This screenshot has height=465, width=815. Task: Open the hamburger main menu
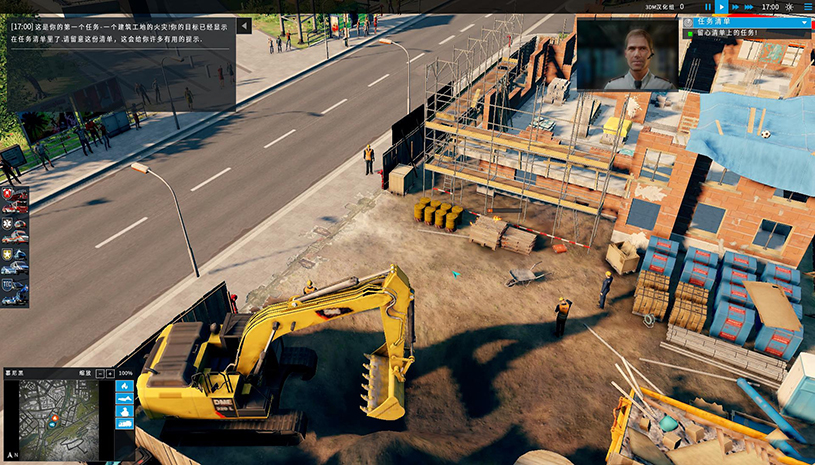pos(807,7)
